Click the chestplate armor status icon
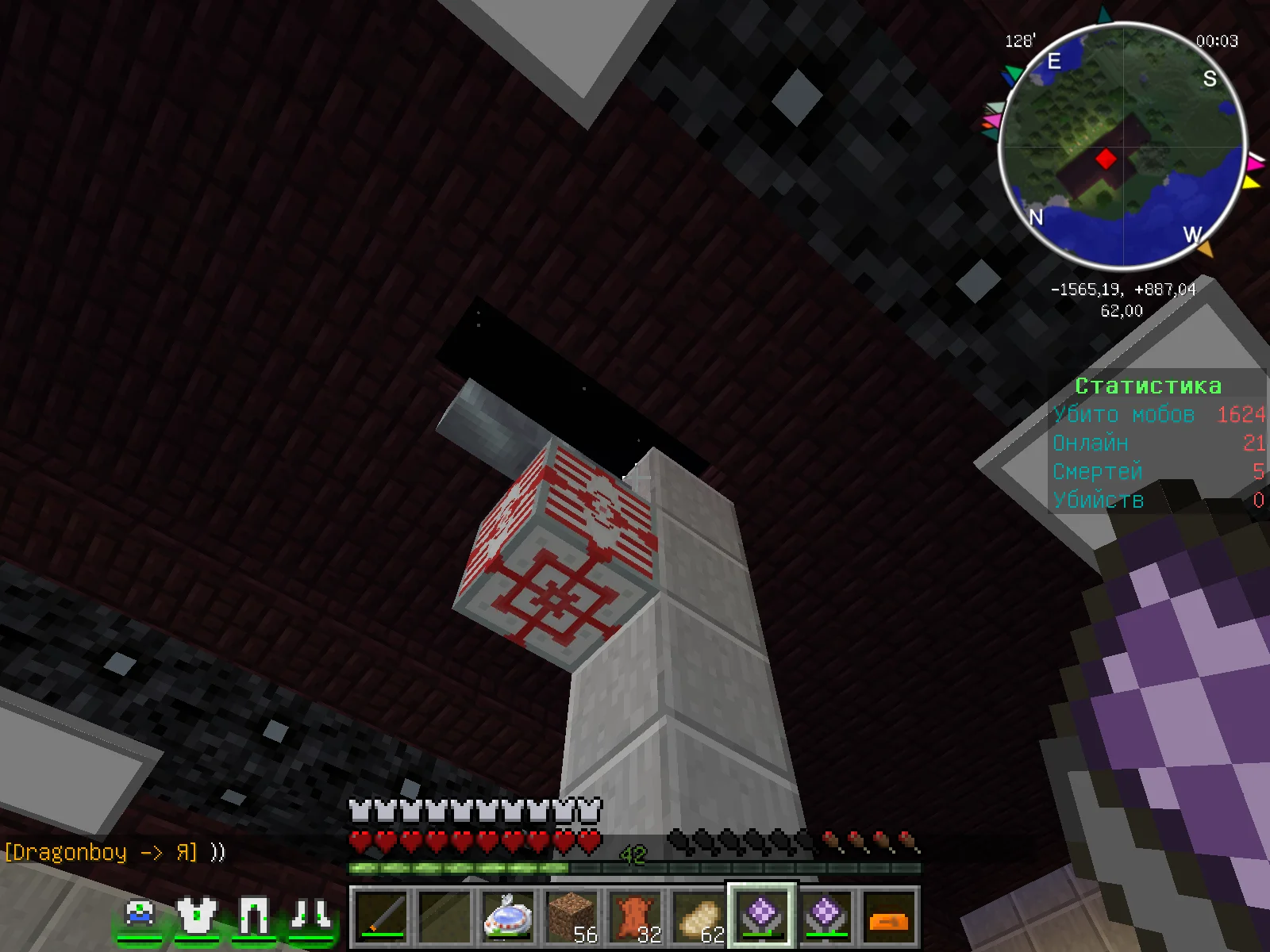 pos(196,916)
